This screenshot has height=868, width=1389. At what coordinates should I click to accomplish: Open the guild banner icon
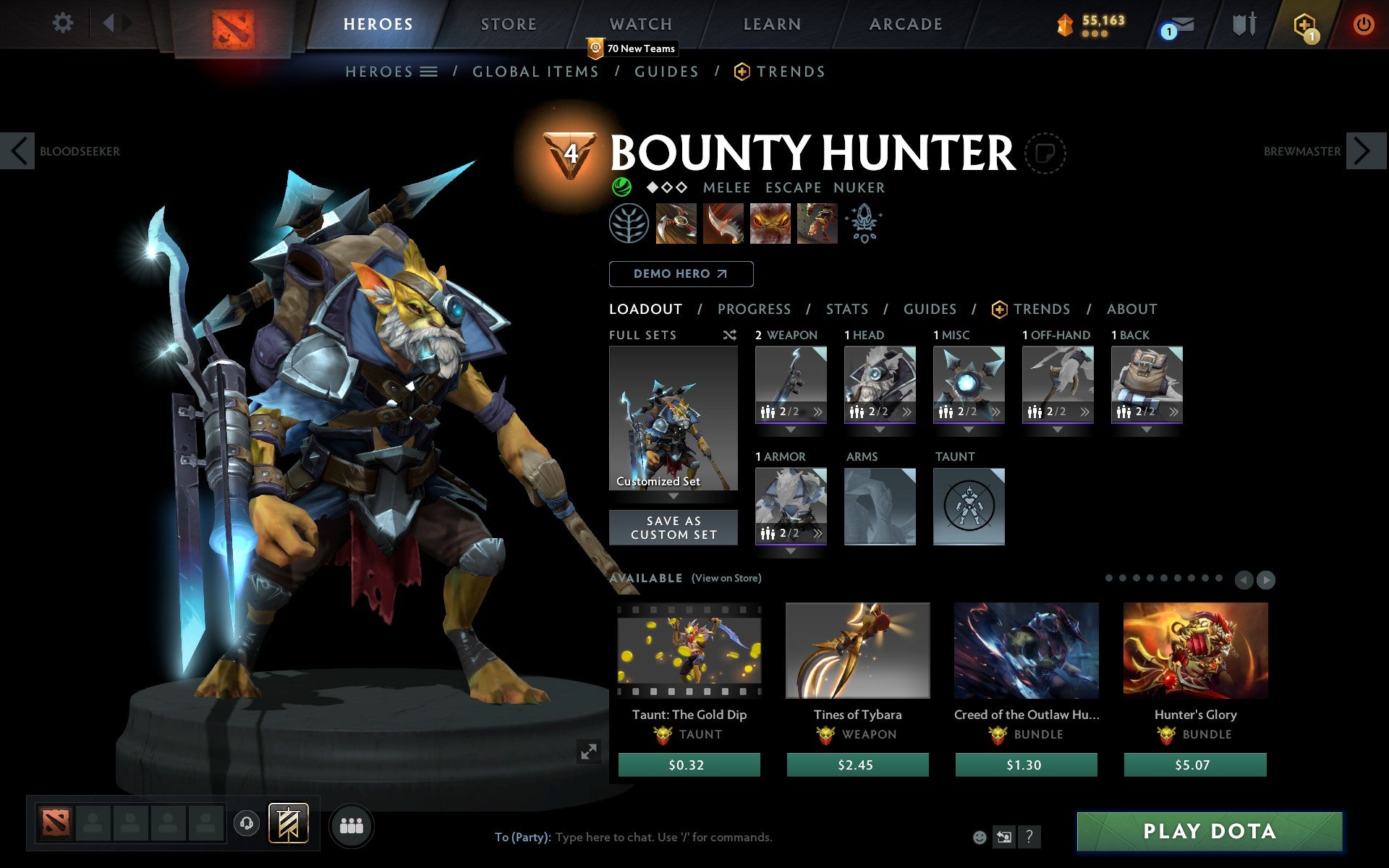click(x=288, y=823)
